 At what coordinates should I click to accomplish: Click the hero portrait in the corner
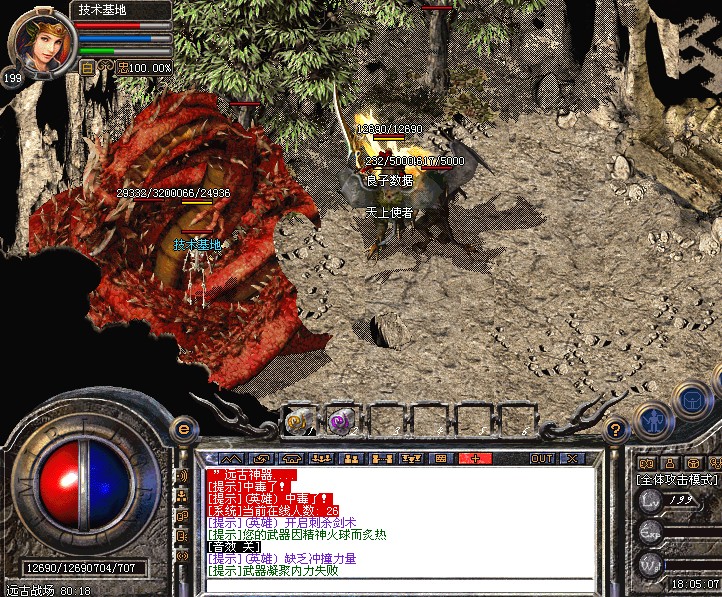click(x=41, y=40)
